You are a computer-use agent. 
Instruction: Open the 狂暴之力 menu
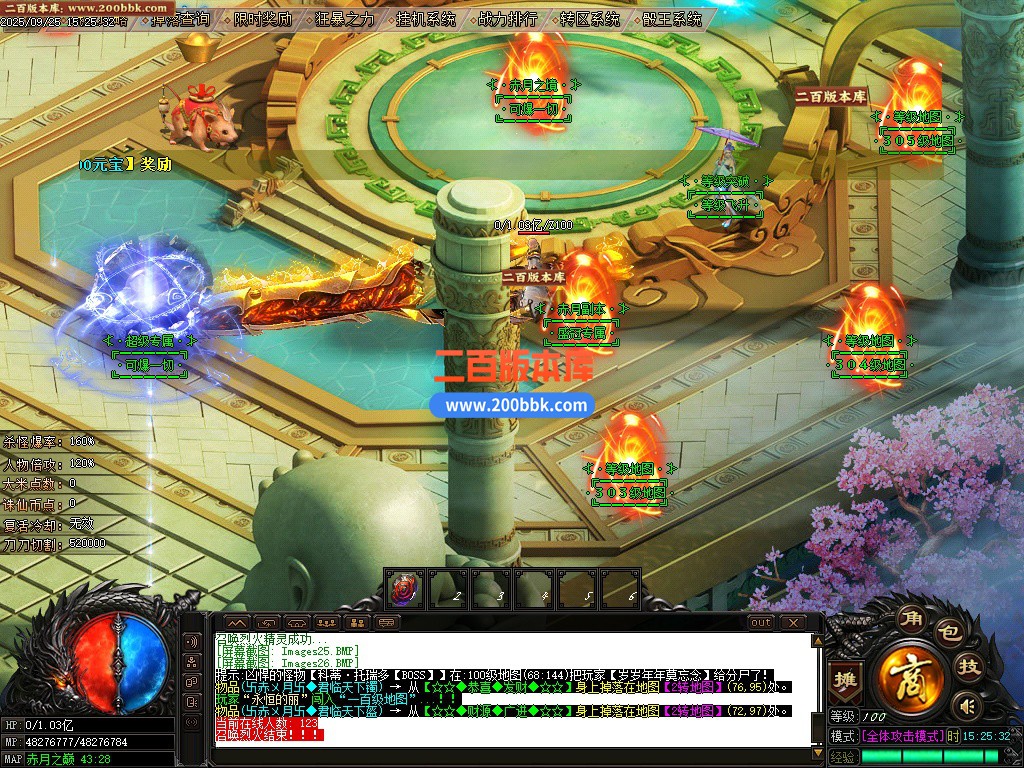pos(345,19)
